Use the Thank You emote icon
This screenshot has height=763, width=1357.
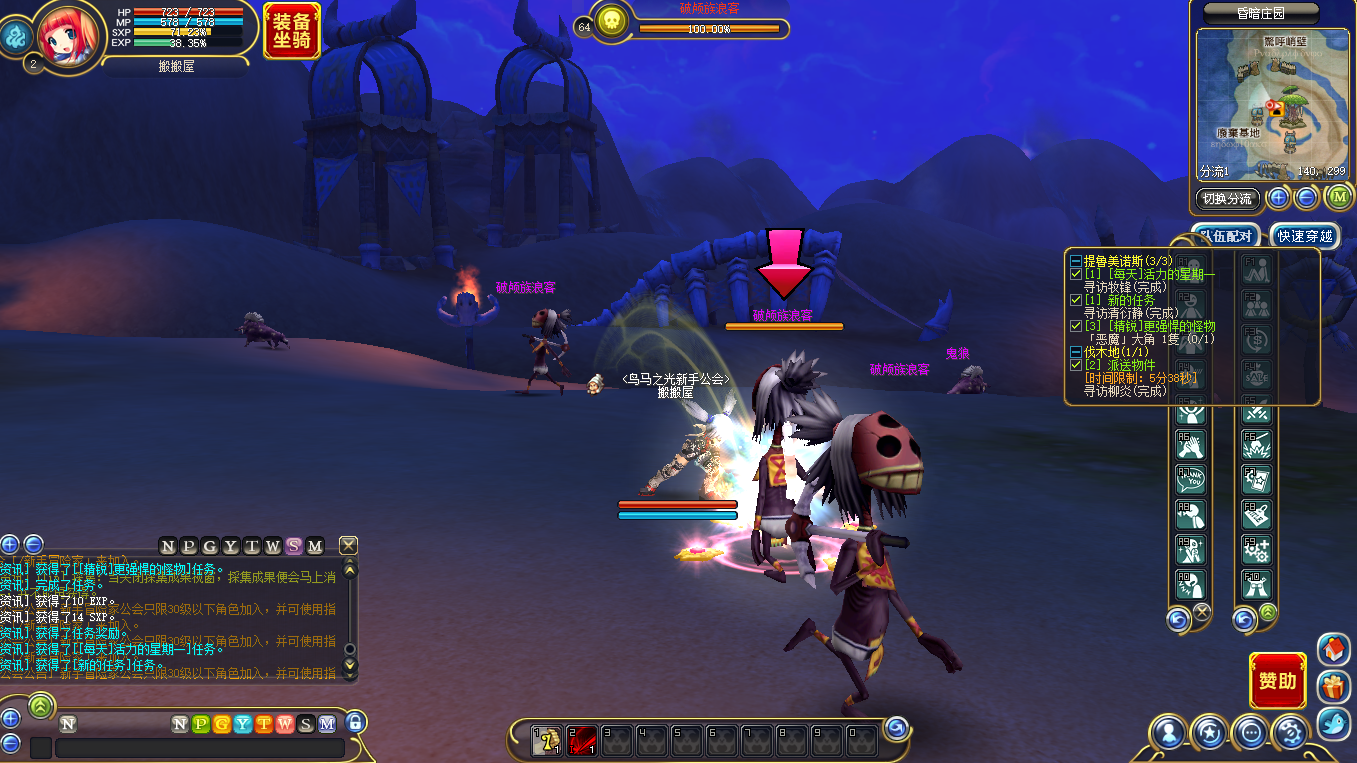1191,480
